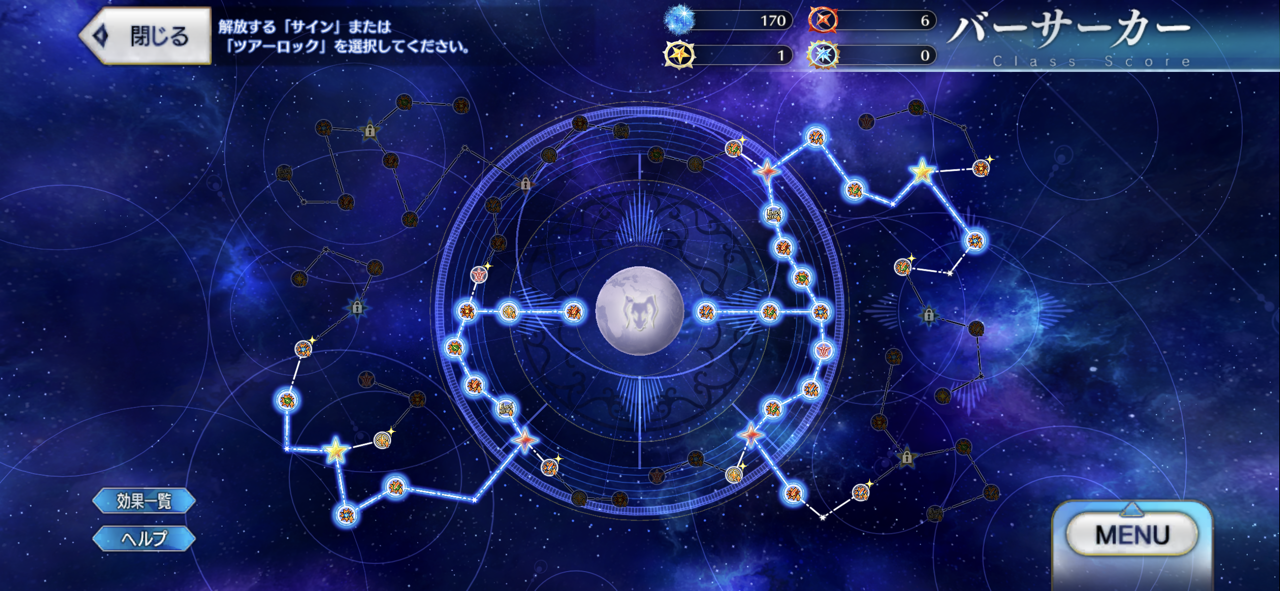Show the ヘルプ help page
This screenshot has width=1280, height=591.
tap(144, 538)
